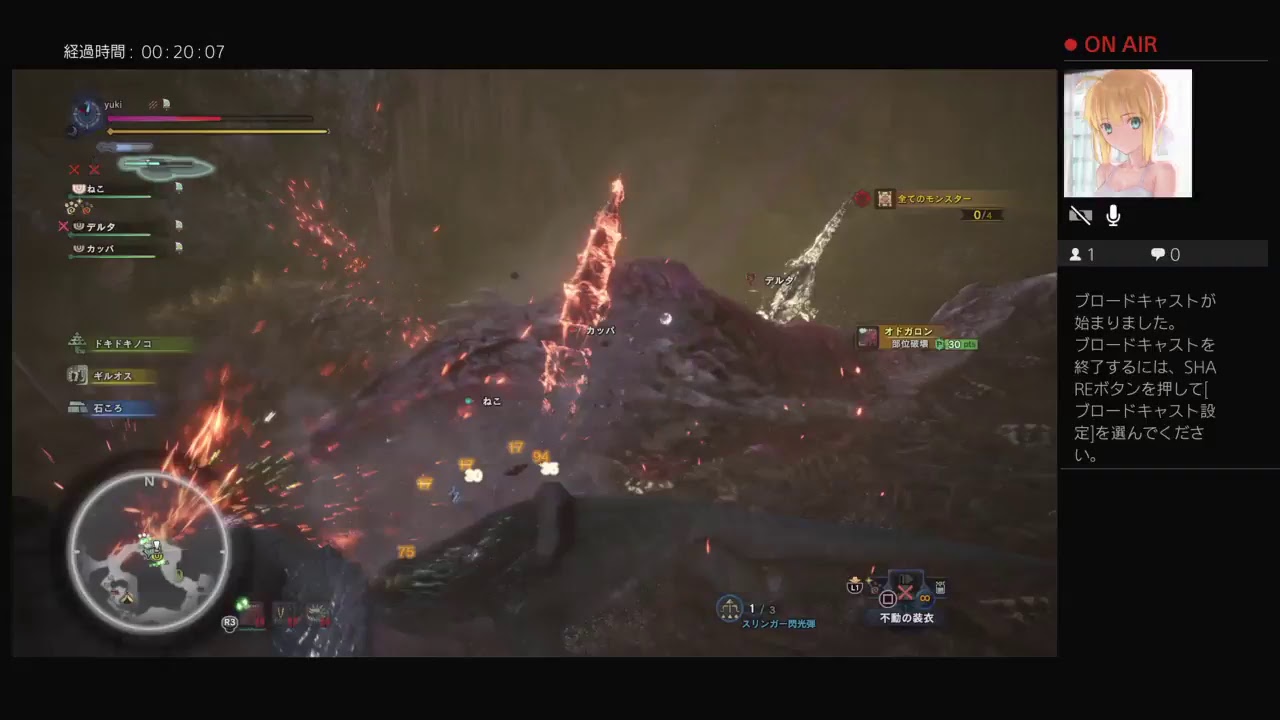Toggle the disabled camera icon in the sidebar
The image size is (1280, 720).
click(x=1081, y=215)
